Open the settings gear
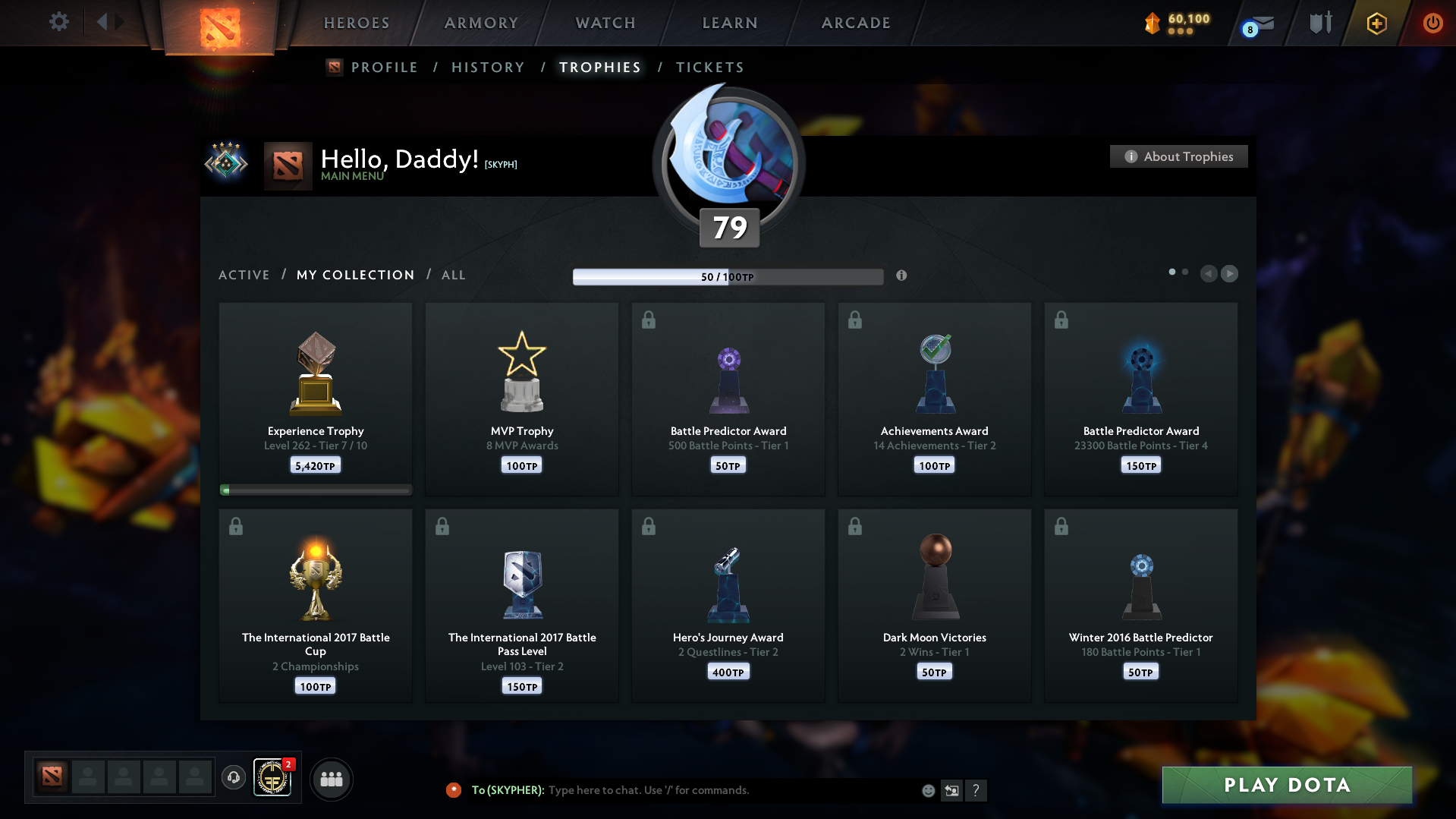 [58, 22]
